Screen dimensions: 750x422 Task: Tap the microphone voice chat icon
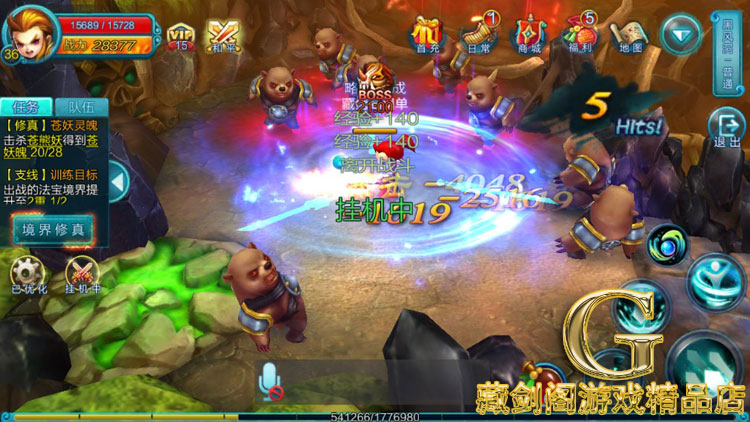269,381
